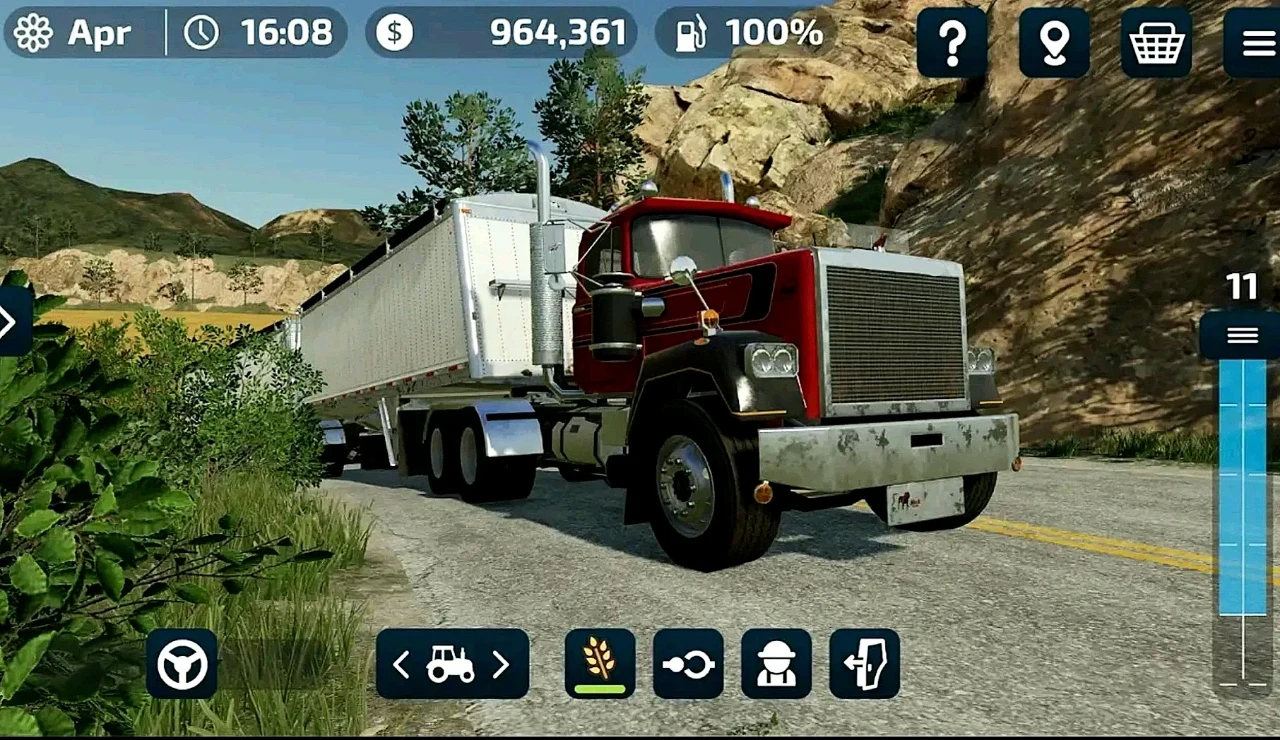Open the help menu with the question mark
1280x740 pixels.
[x=951, y=44]
